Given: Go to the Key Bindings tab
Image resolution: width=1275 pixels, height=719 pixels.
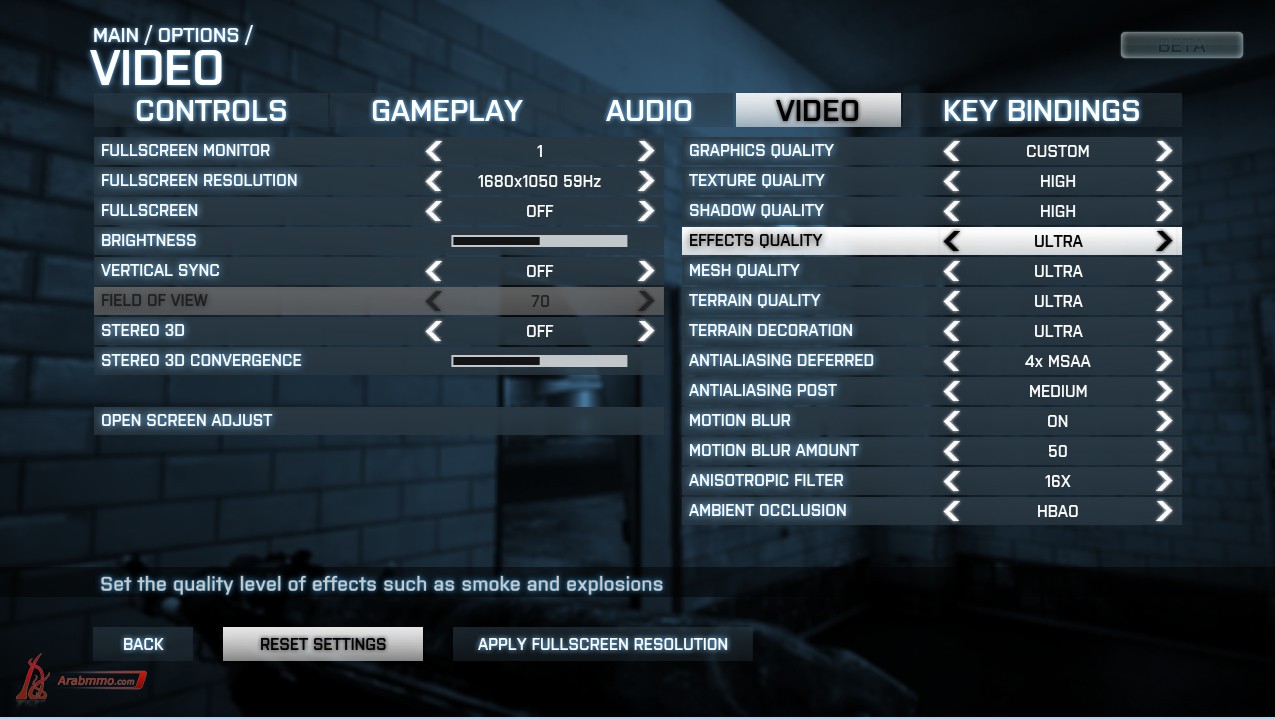Looking at the screenshot, I should [1041, 111].
